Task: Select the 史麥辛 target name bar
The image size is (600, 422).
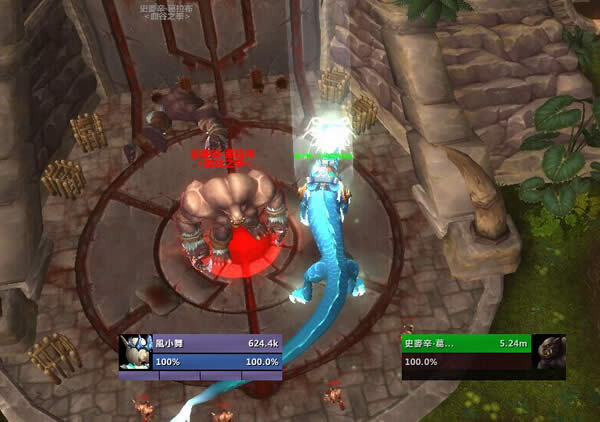Action: 466,343
